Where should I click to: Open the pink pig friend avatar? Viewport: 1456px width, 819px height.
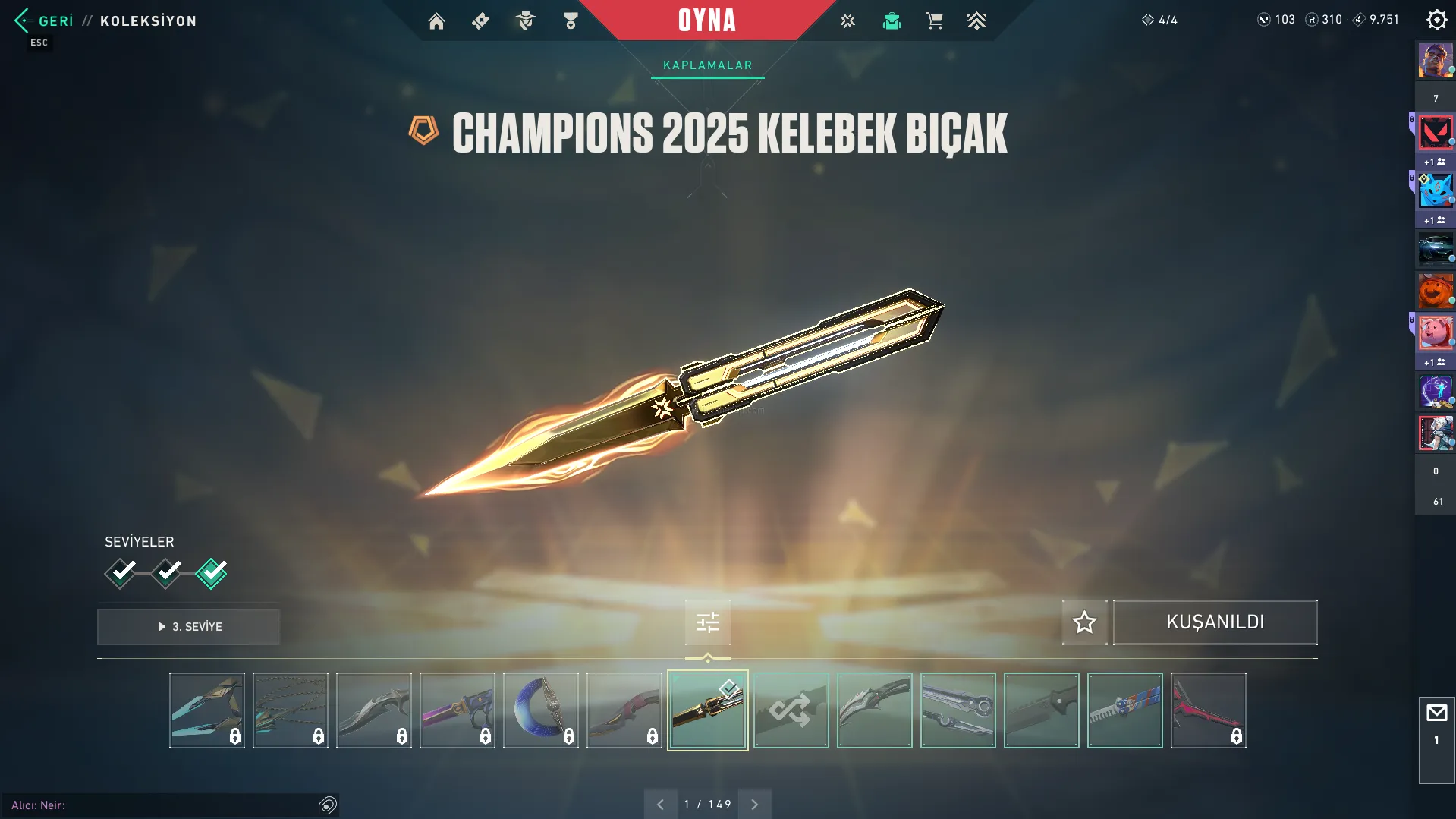1435,333
